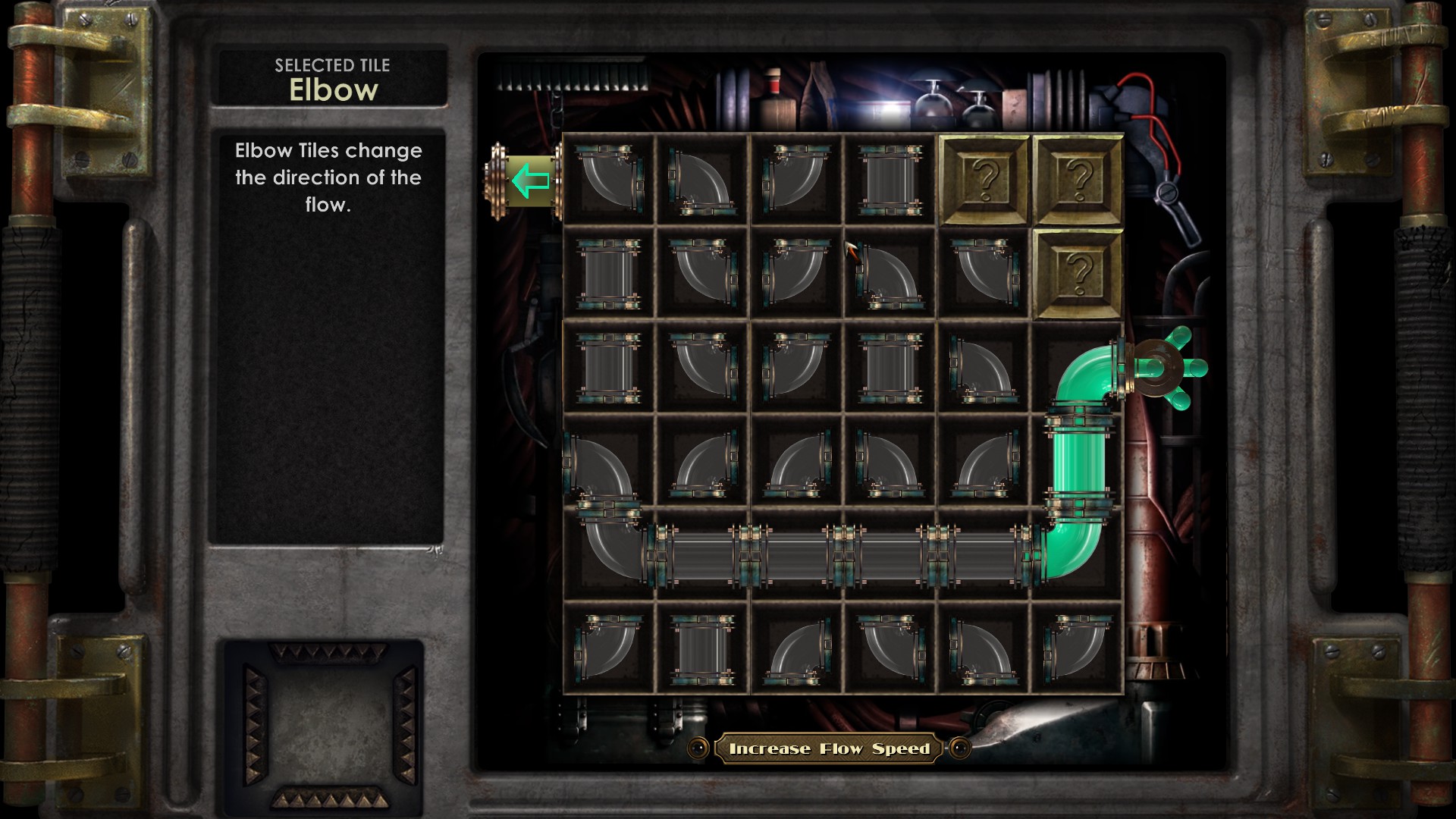Select the elbow tile under the mouse cursor
The image size is (1456, 819).
click(x=890, y=274)
